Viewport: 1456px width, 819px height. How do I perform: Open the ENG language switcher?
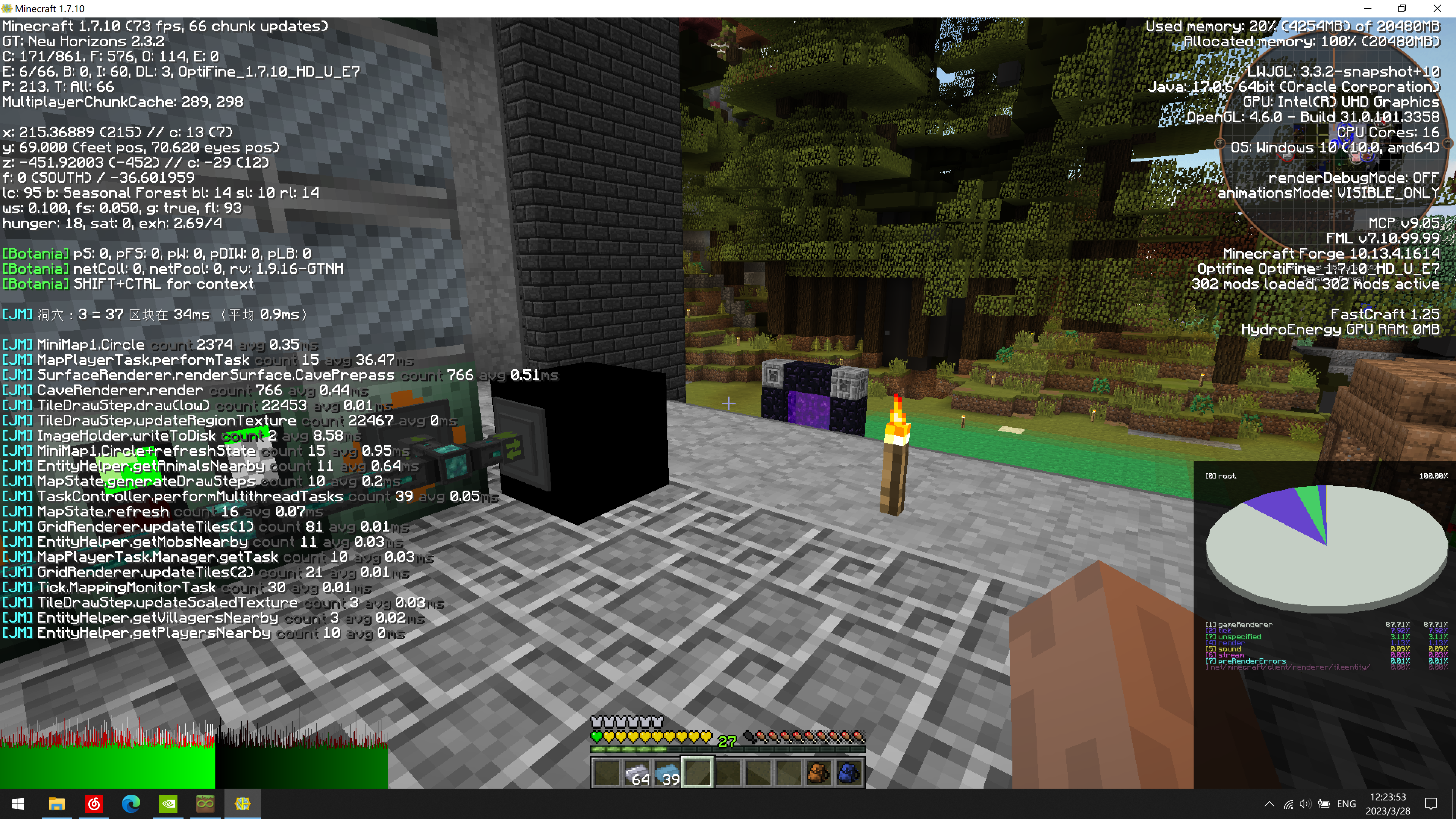point(1346,803)
